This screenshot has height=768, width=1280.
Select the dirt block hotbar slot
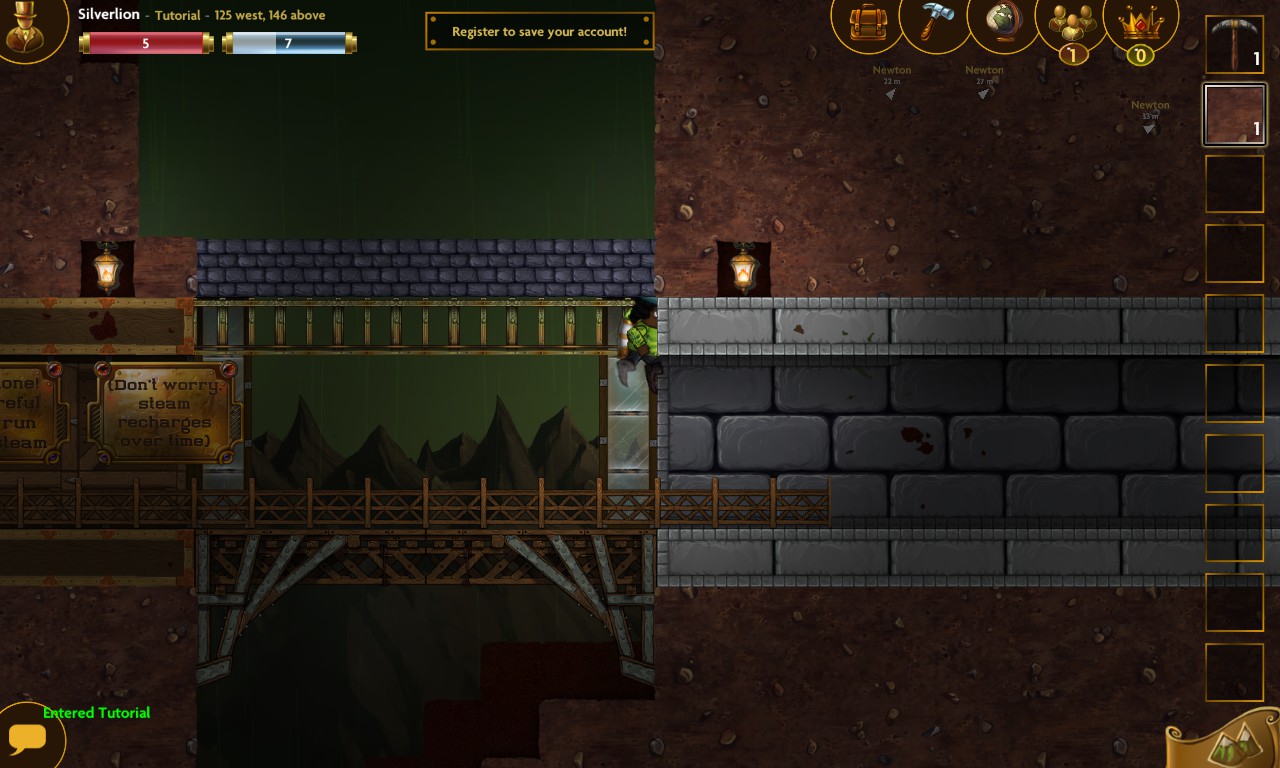tap(1234, 114)
